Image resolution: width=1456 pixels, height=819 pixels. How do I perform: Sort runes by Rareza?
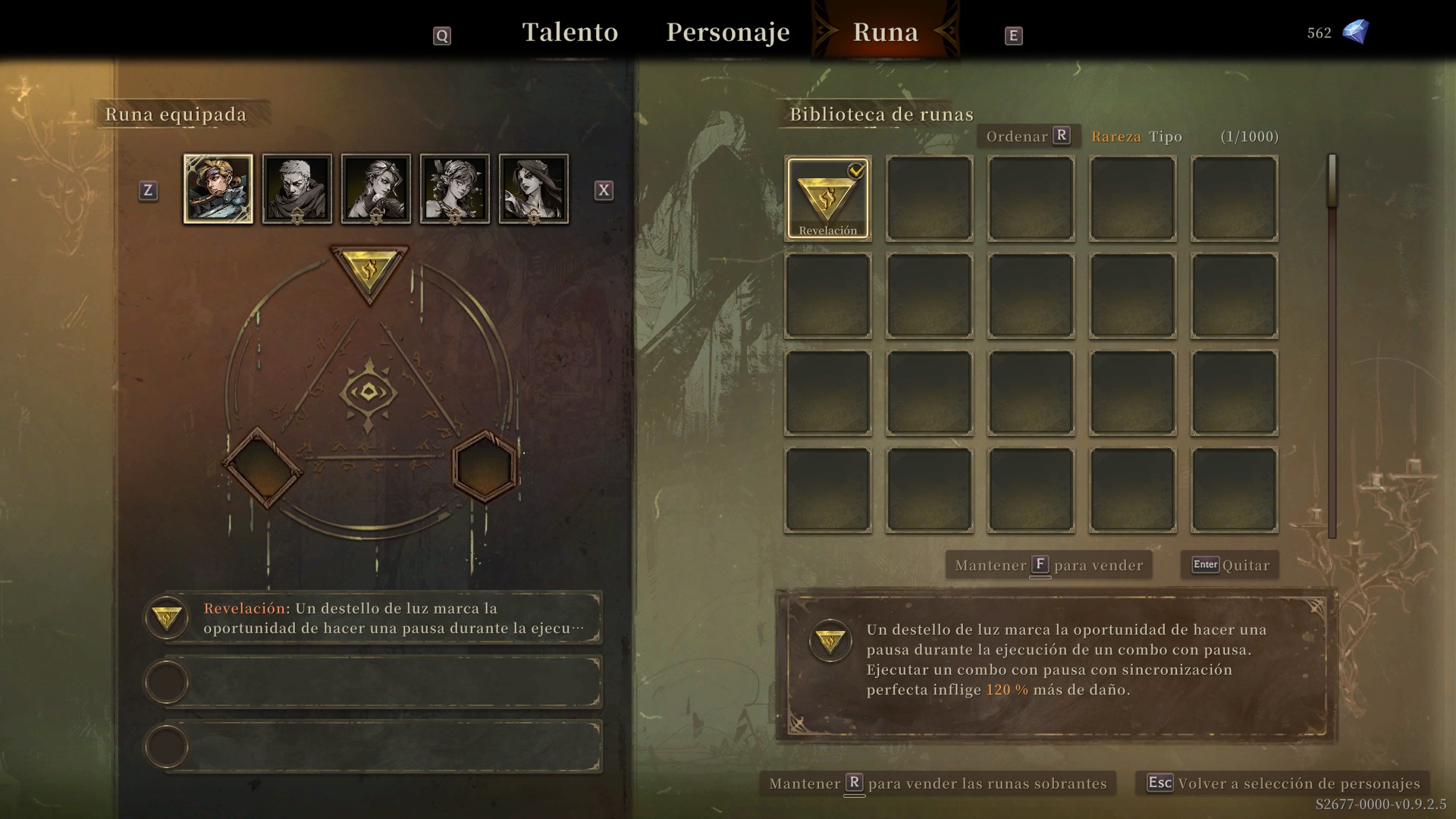tap(1116, 136)
